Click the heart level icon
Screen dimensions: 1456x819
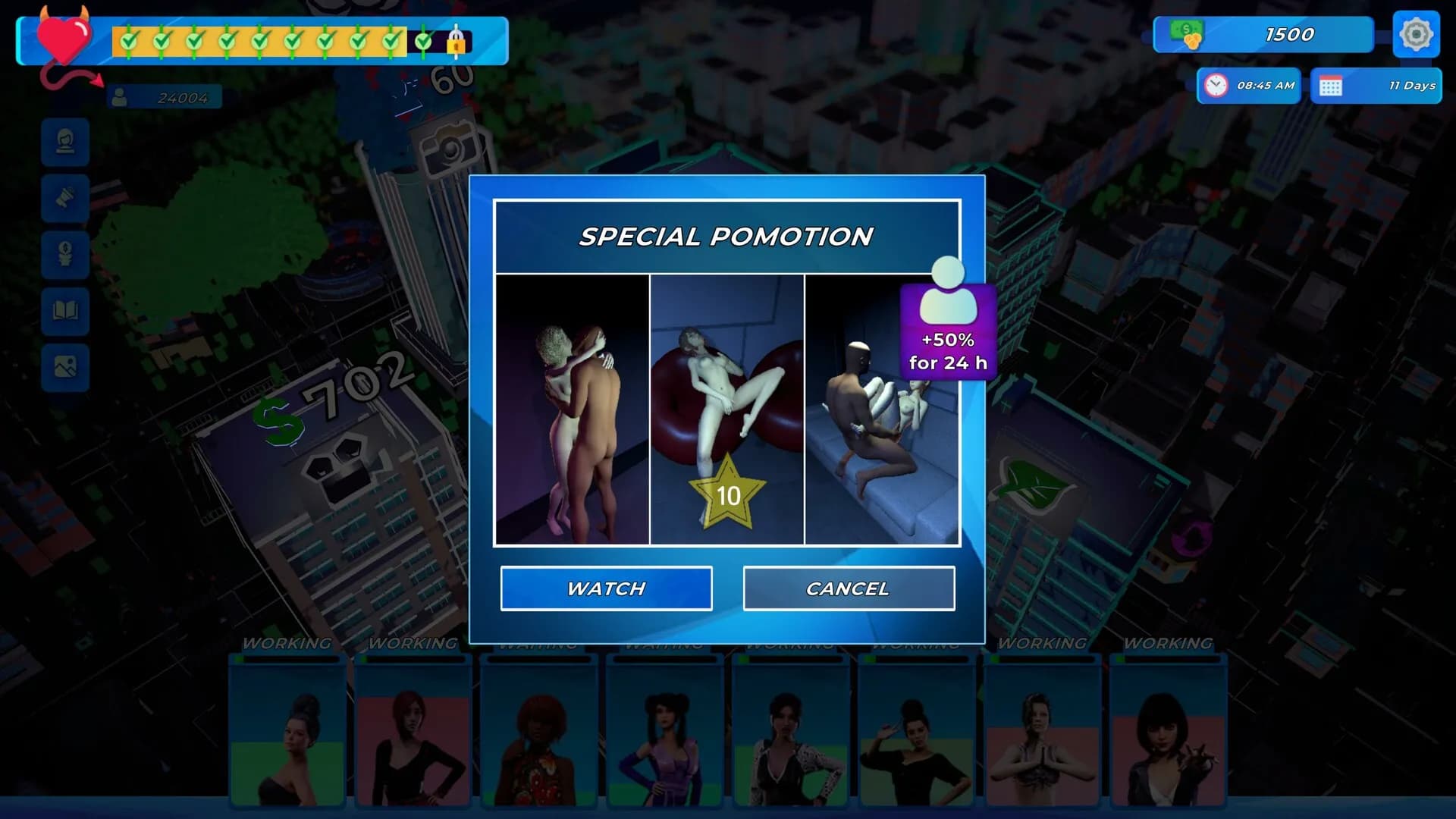[62, 38]
